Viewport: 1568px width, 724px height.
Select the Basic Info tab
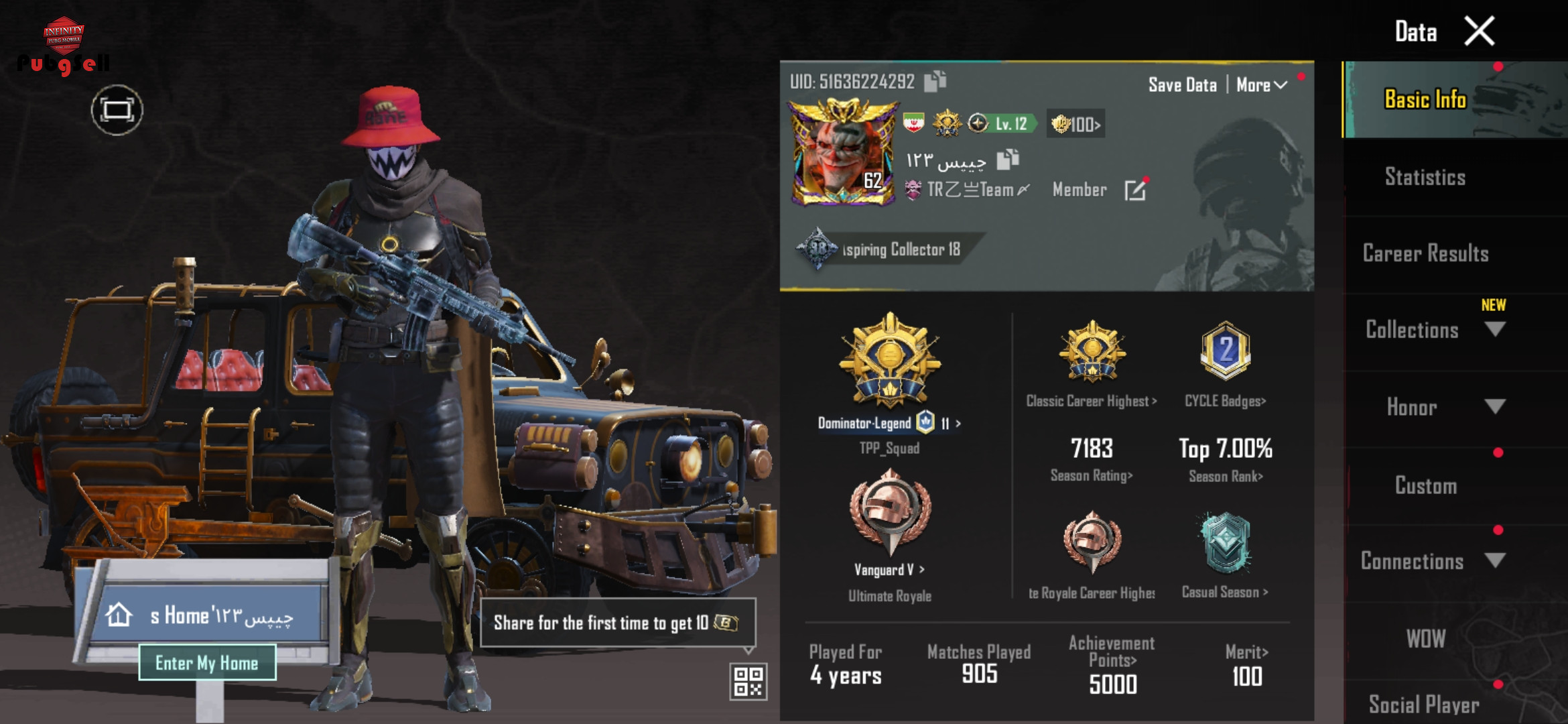point(1425,100)
